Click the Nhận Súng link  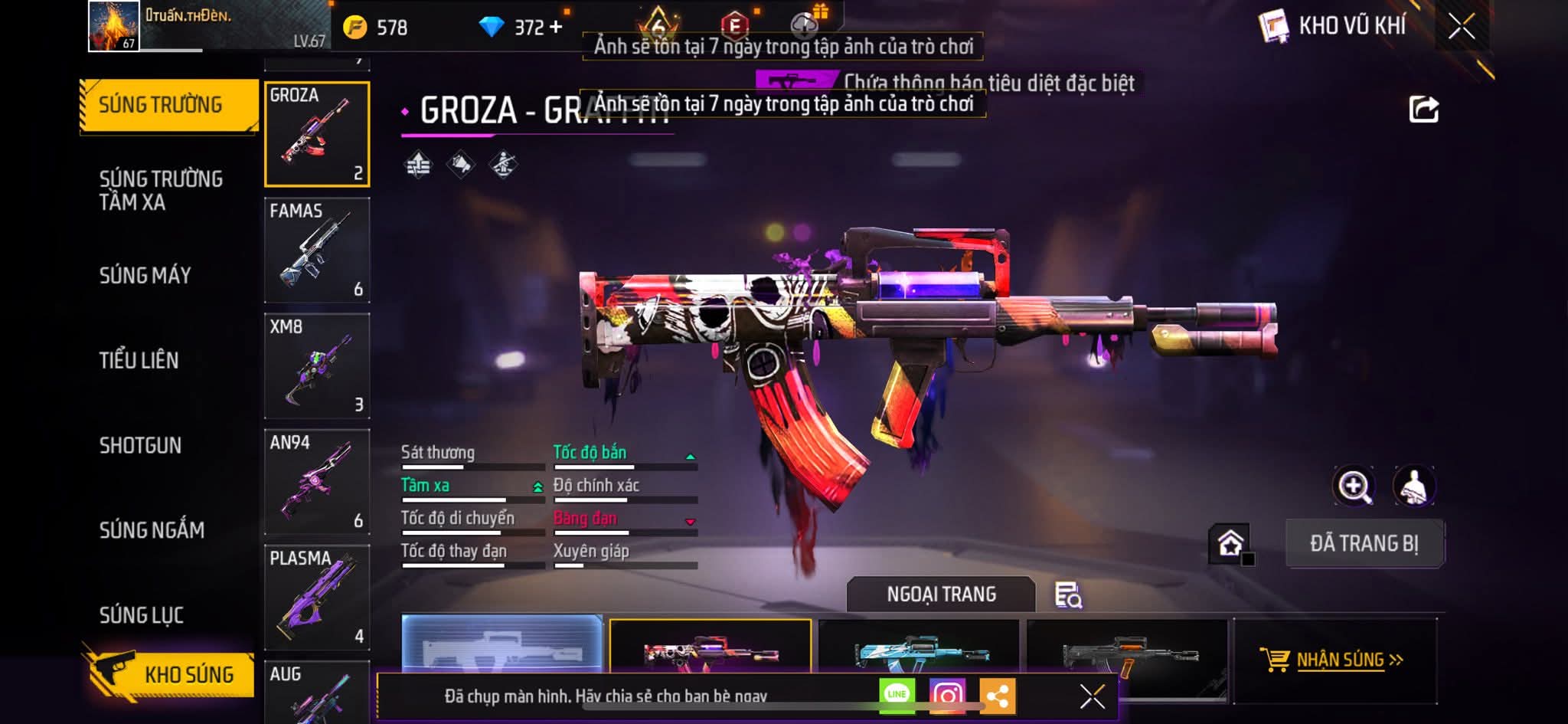click(x=1333, y=660)
